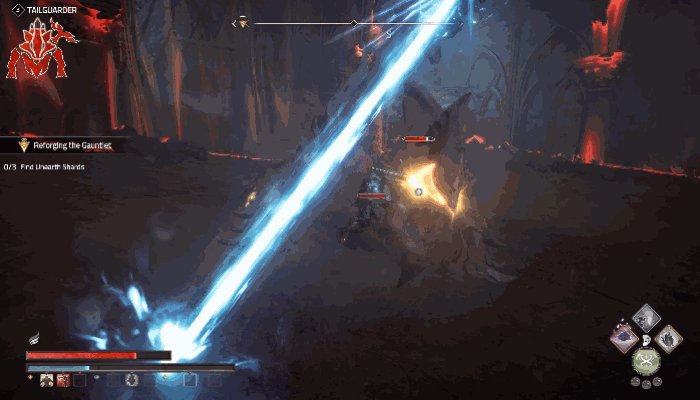Open the Reforging the Gauntlet quest tracker
The height and width of the screenshot is (400, 700).
coord(70,146)
